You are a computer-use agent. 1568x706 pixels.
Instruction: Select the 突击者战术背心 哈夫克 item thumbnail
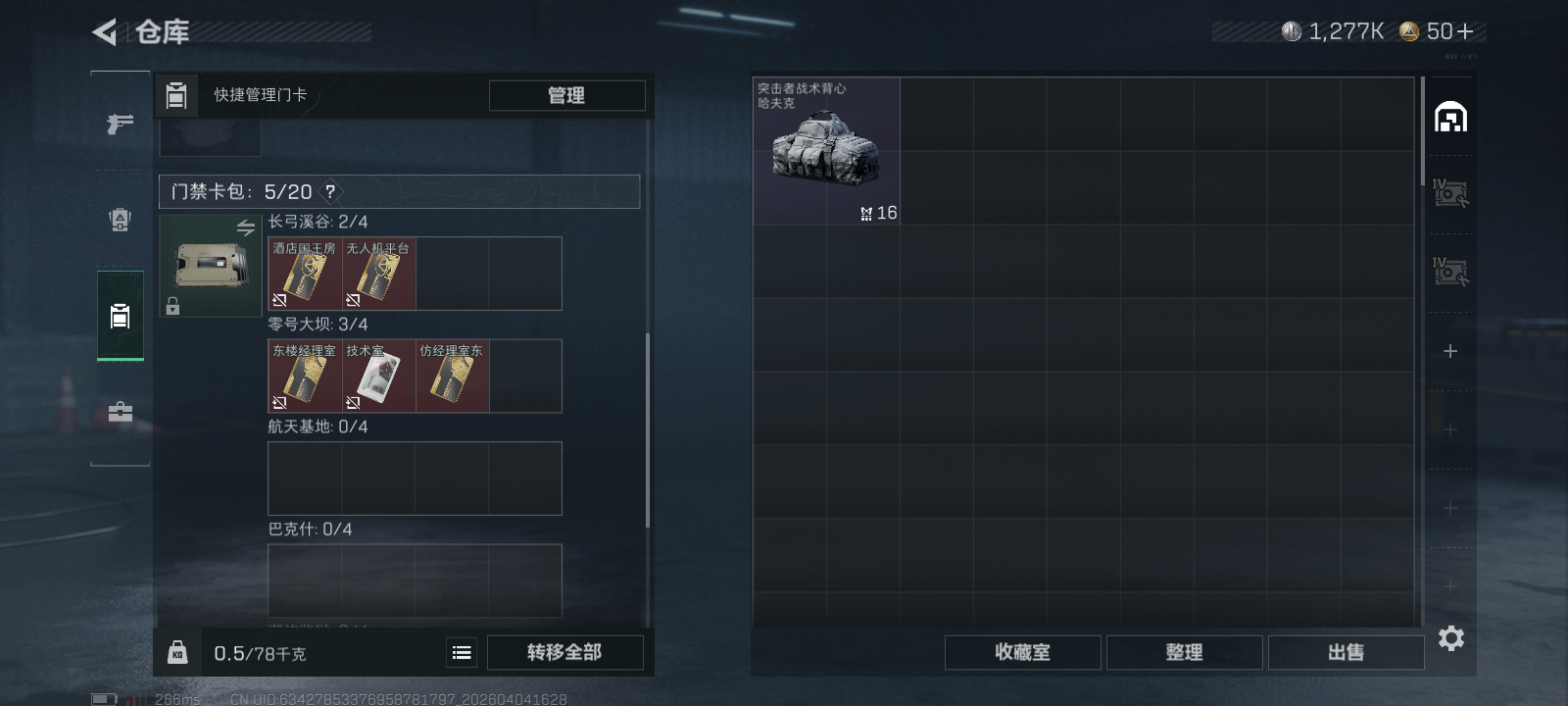coord(826,149)
